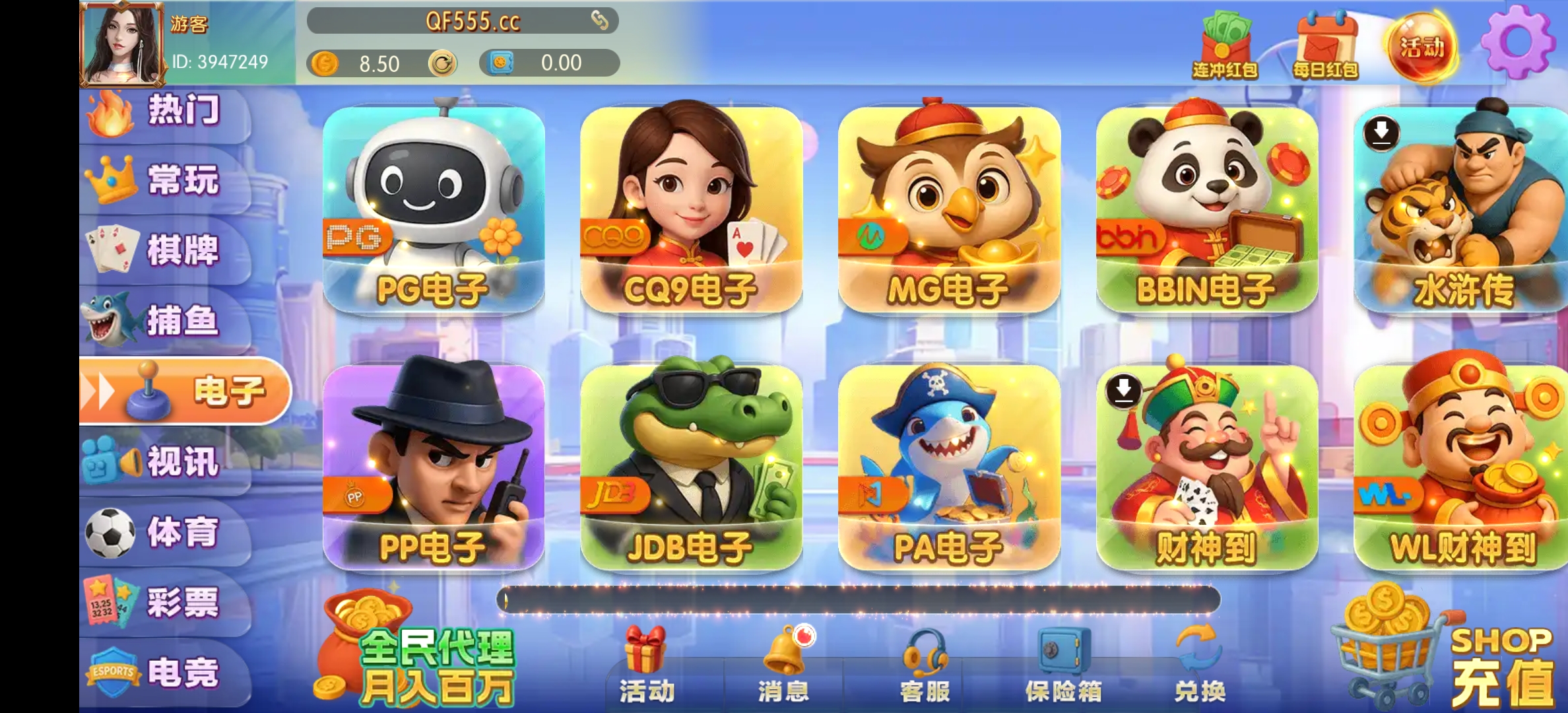1568x713 pixels.
Task: Open the 客服 customer service
Action: tap(925, 667)
